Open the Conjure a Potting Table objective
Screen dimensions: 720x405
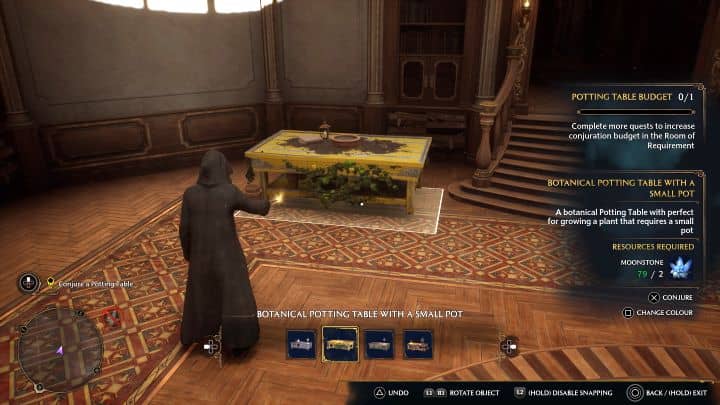95,284
